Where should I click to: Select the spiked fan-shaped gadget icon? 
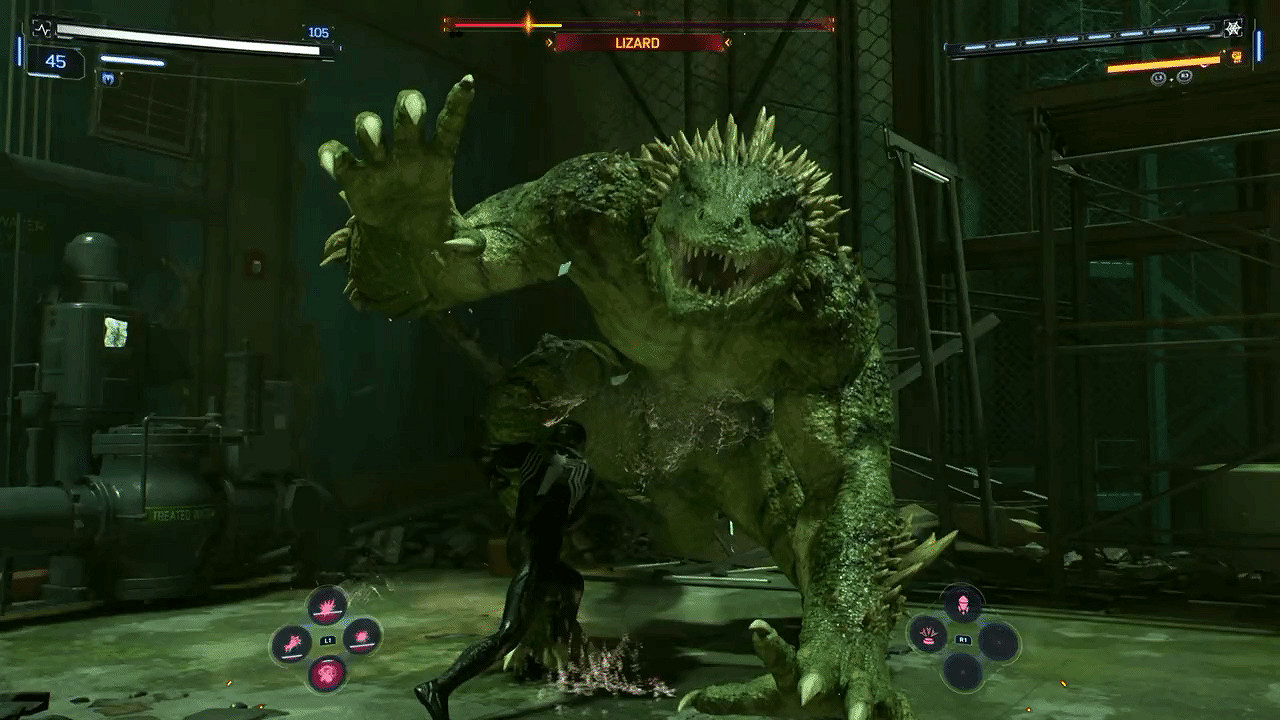click(928, 636)
